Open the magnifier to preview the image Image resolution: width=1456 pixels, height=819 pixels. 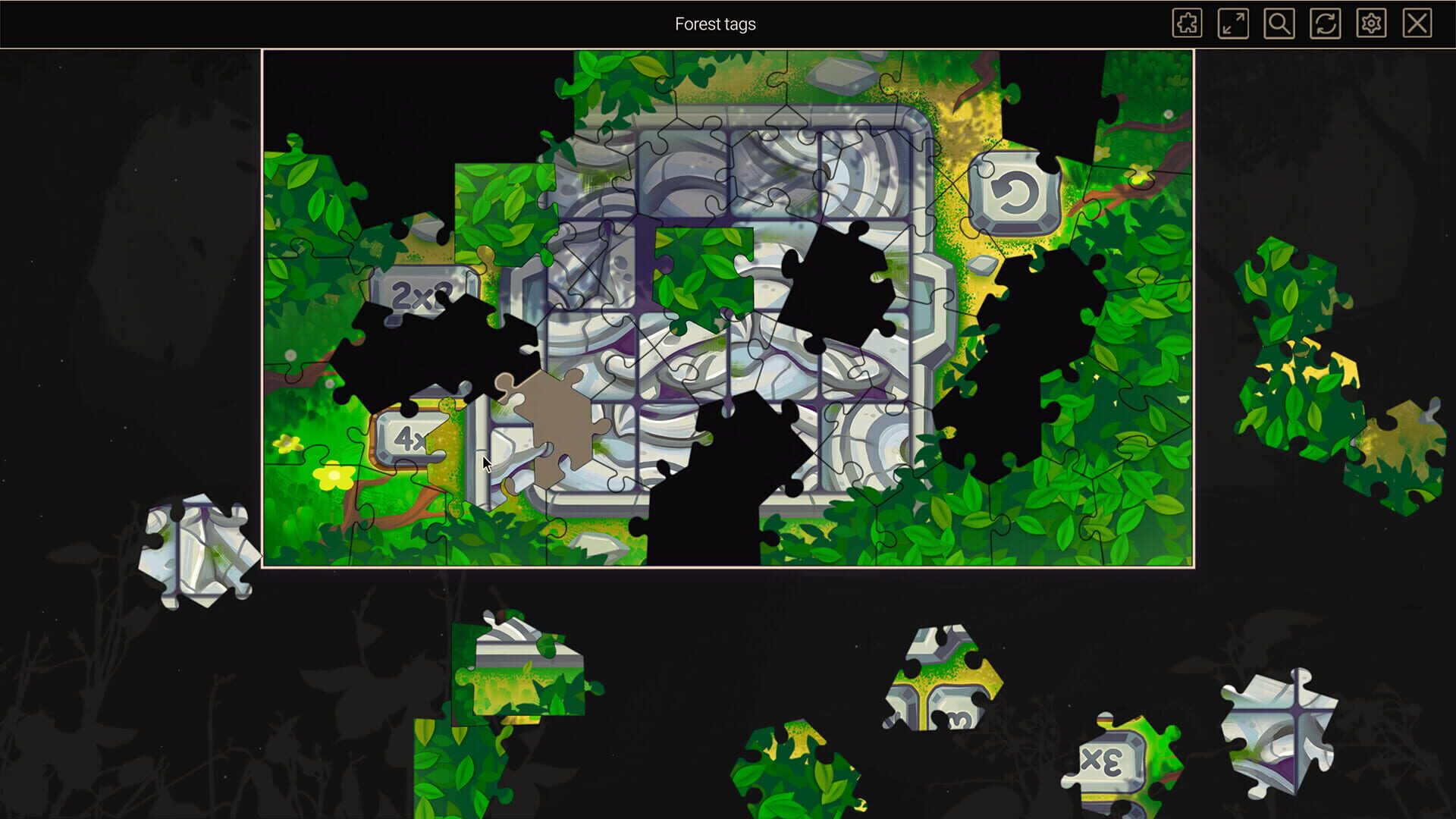click(1279, 24)
